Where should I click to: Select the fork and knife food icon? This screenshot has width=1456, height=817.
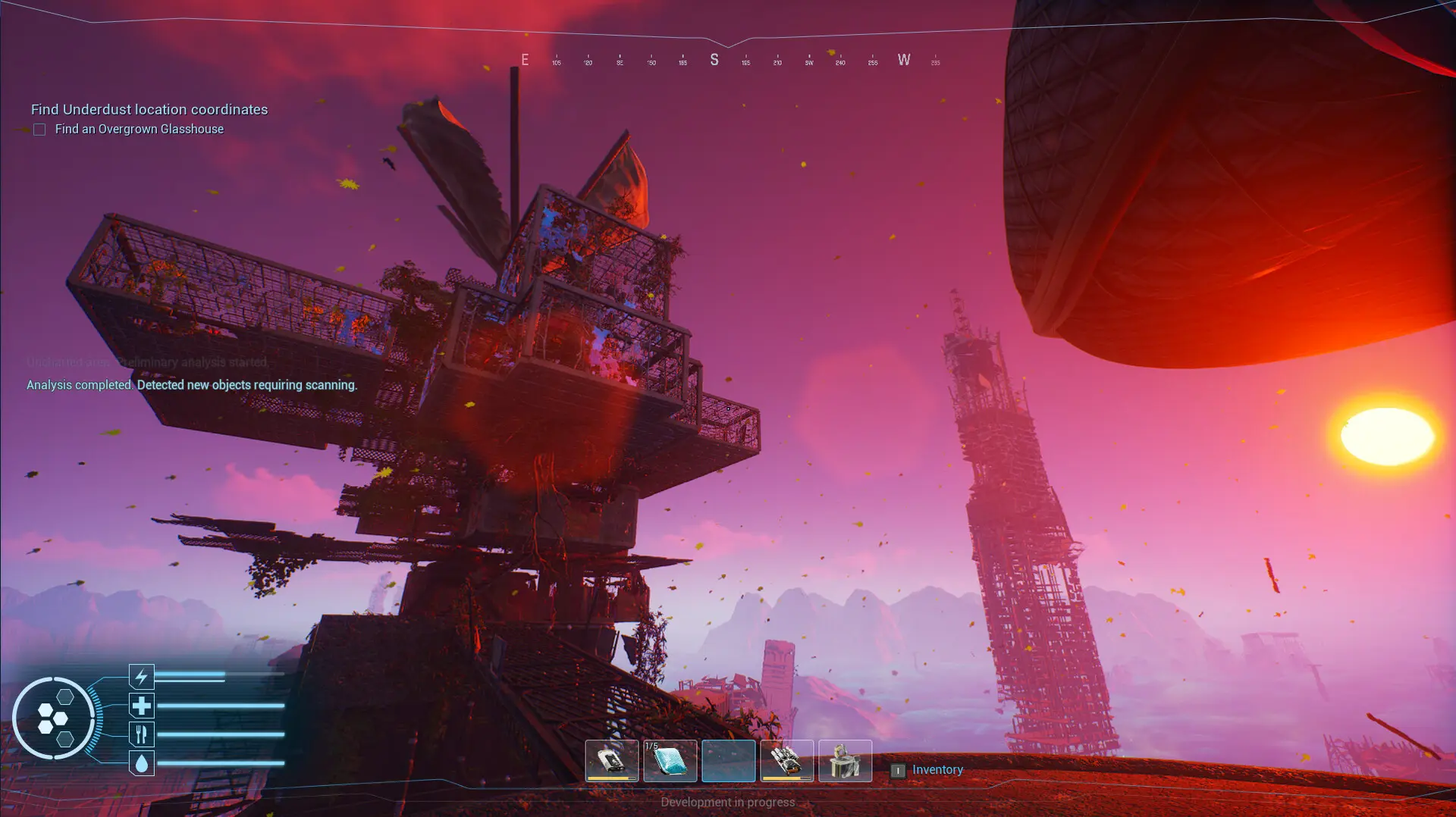(141, 734)
